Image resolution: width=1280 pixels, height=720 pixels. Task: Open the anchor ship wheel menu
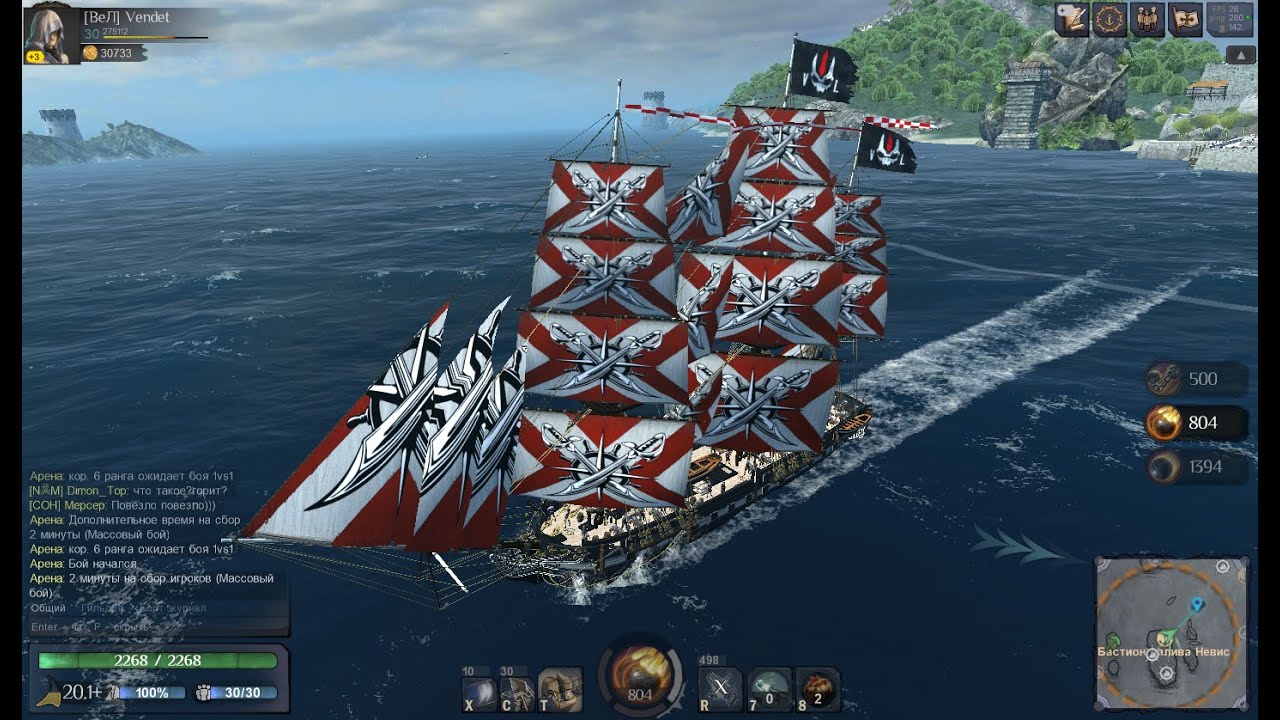point(1110,20)
